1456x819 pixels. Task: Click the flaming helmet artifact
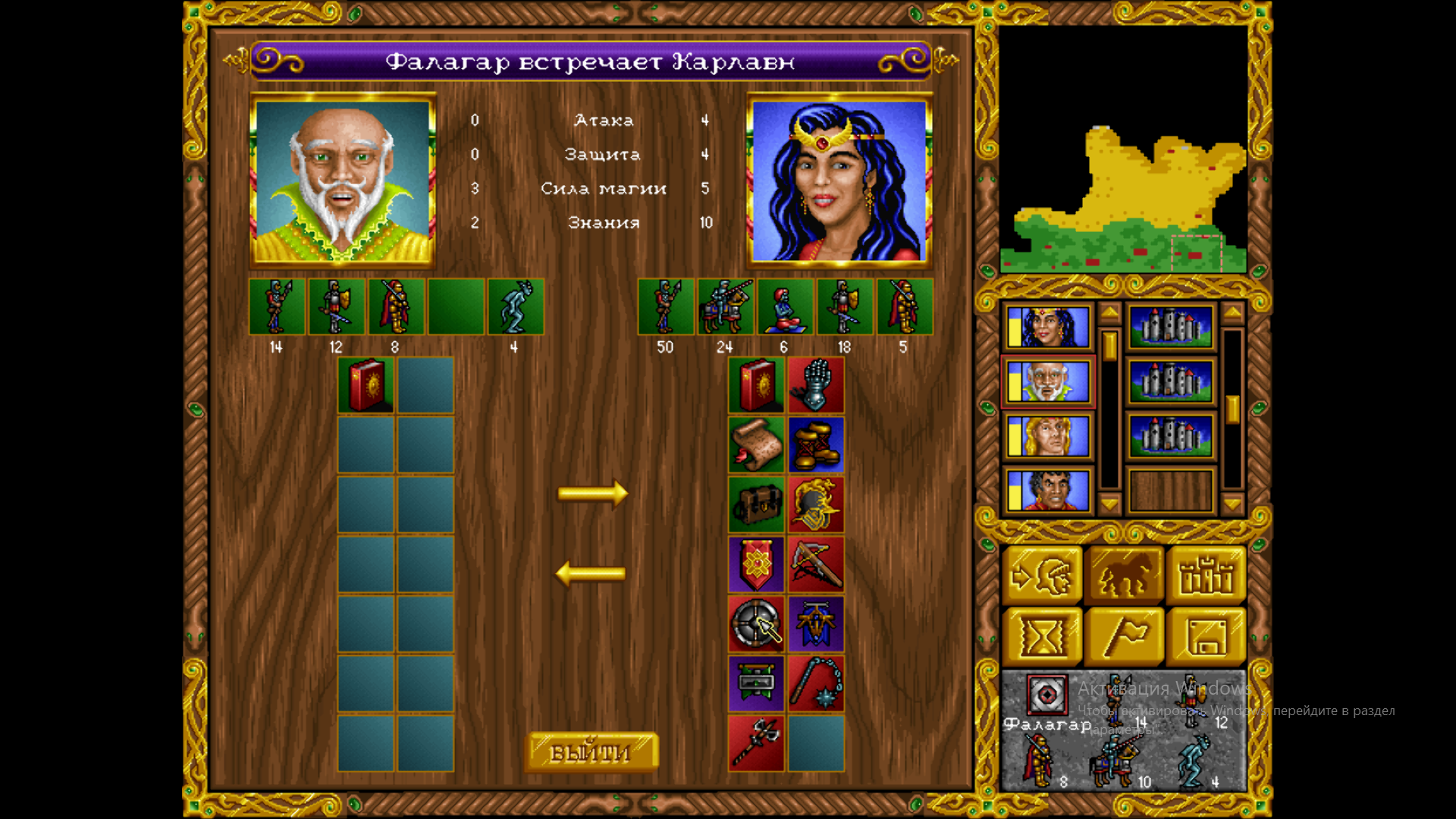[816, 504]
